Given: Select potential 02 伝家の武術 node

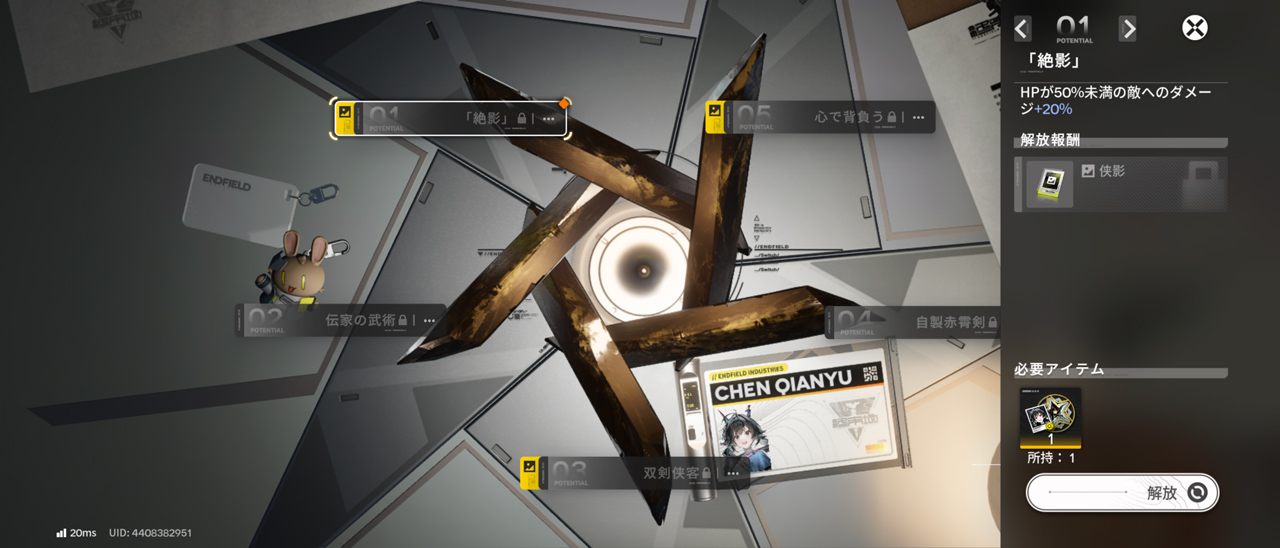Looking at the screenshot, I should pos(340,321).
